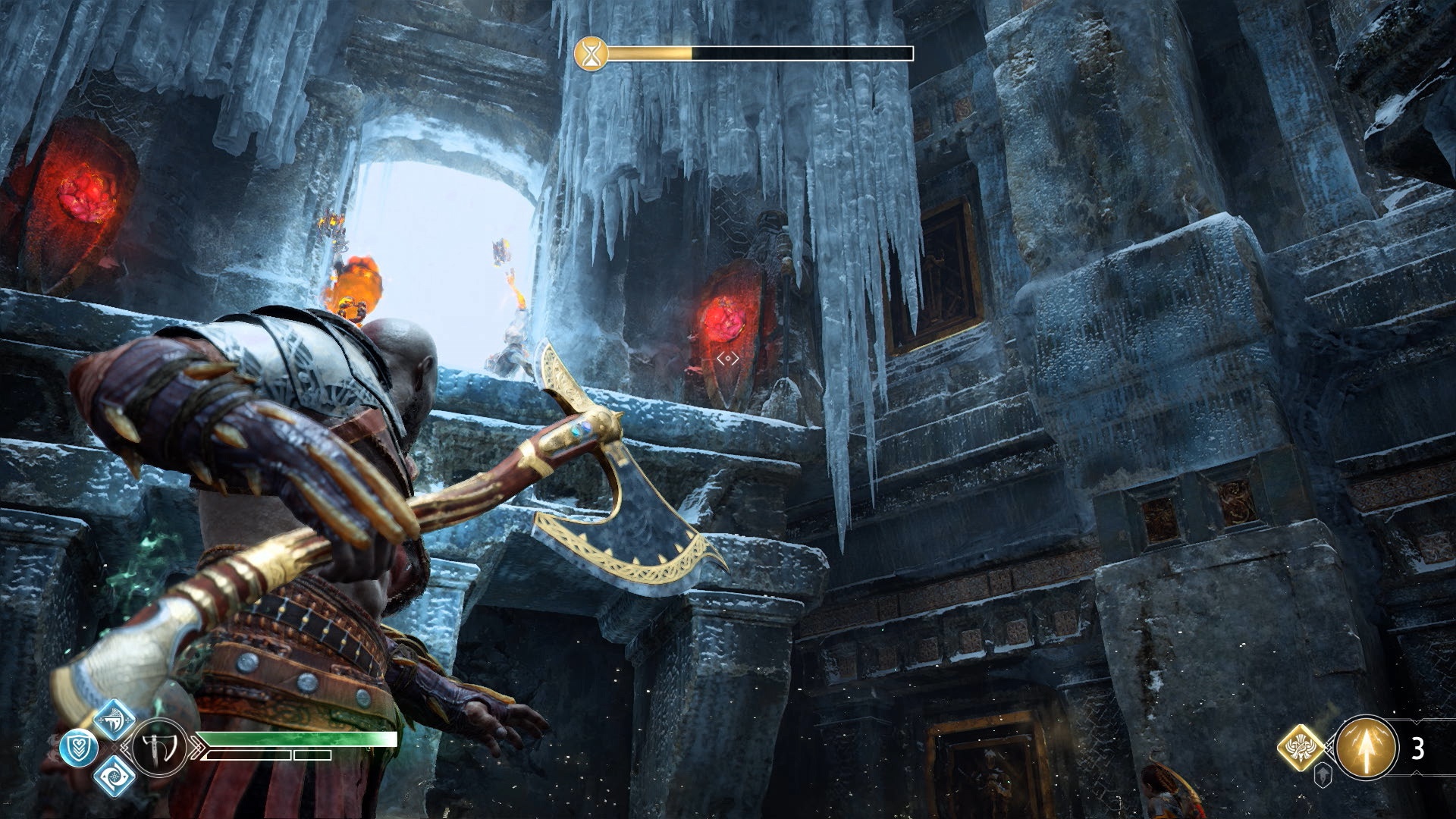The width and height of the screenshot is (1456, 819).
Task: Click the small grey hexagon arrow icon
Action: (1323, 777)
